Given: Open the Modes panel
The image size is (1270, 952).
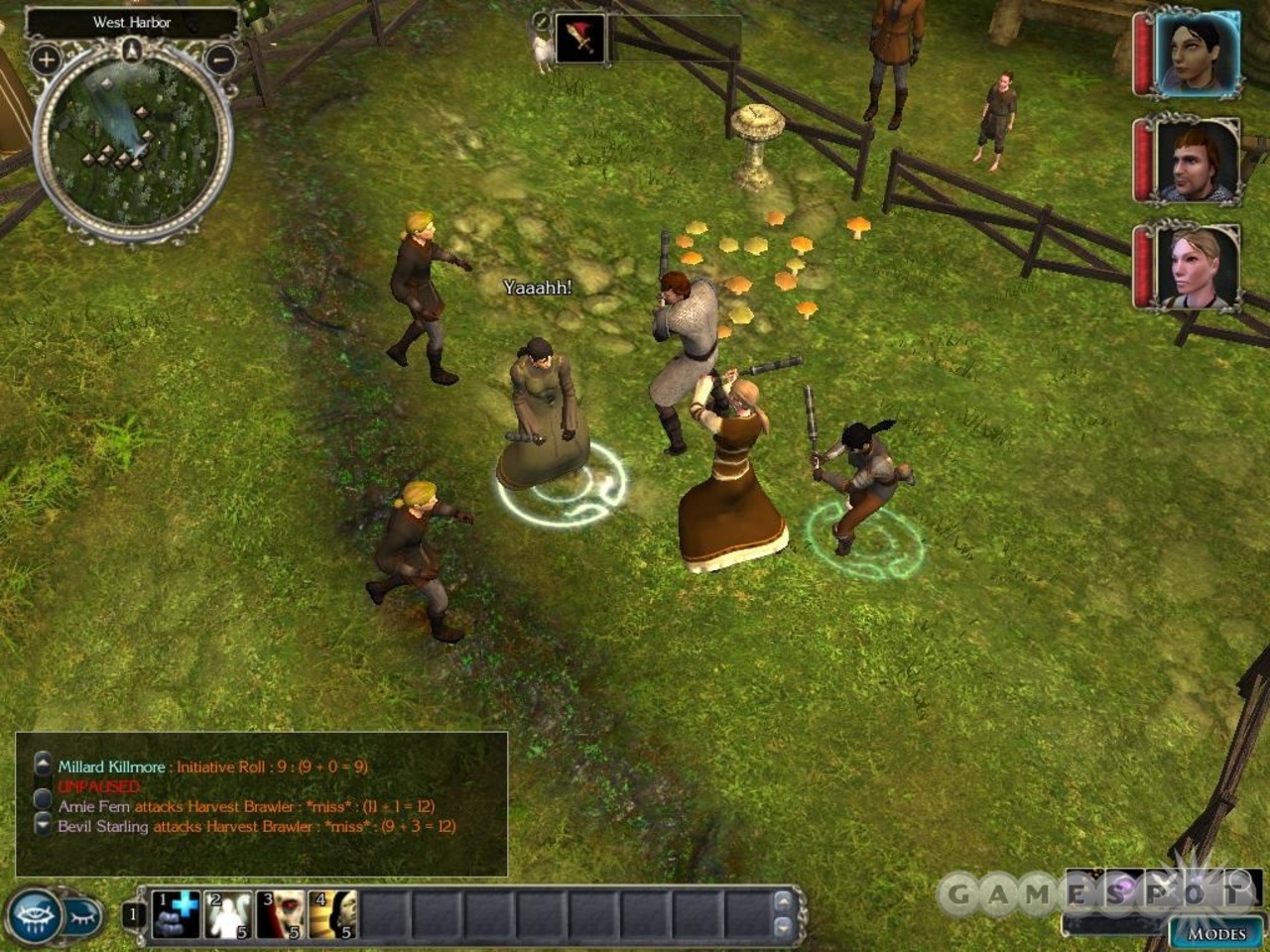Looking at the screenshot, I should pos(1215,933).
